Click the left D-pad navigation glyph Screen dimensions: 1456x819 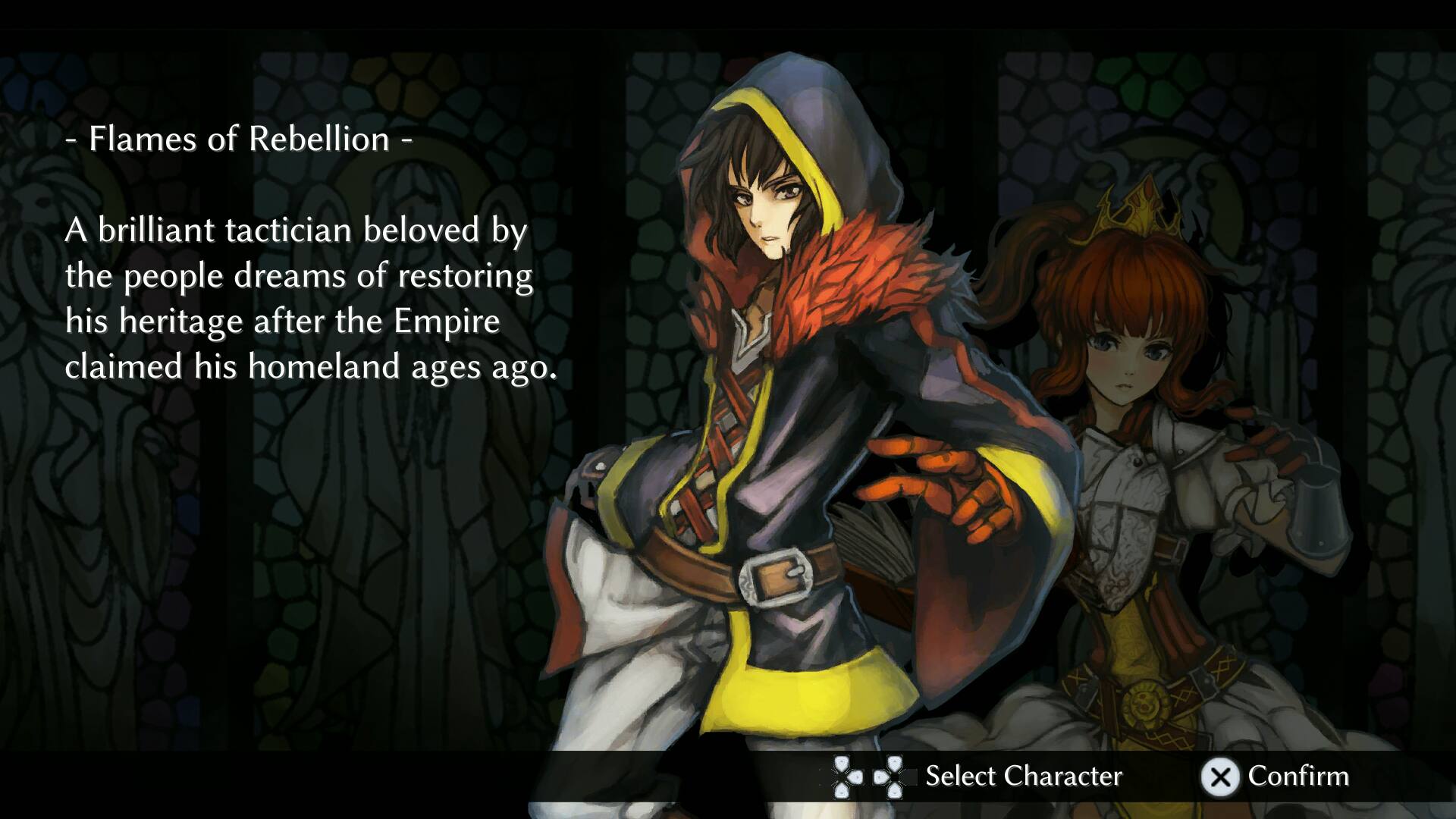(842, 777)
